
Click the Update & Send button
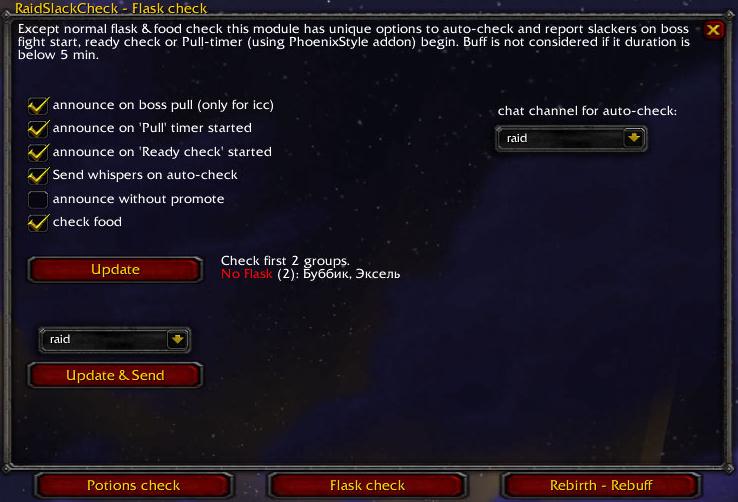pyautogui.click(x=115, y=376)
